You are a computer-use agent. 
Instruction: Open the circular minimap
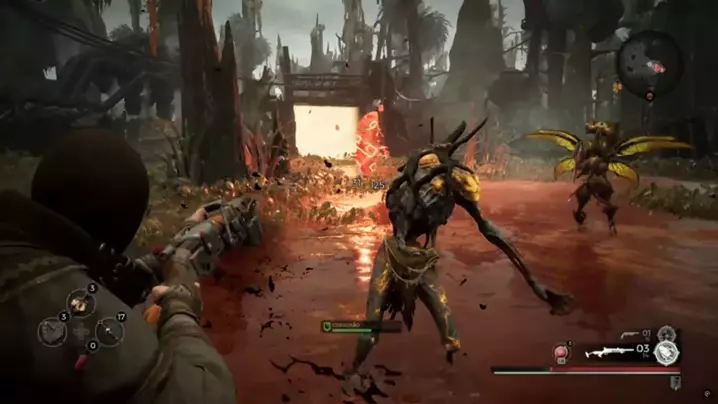point(649,63)
